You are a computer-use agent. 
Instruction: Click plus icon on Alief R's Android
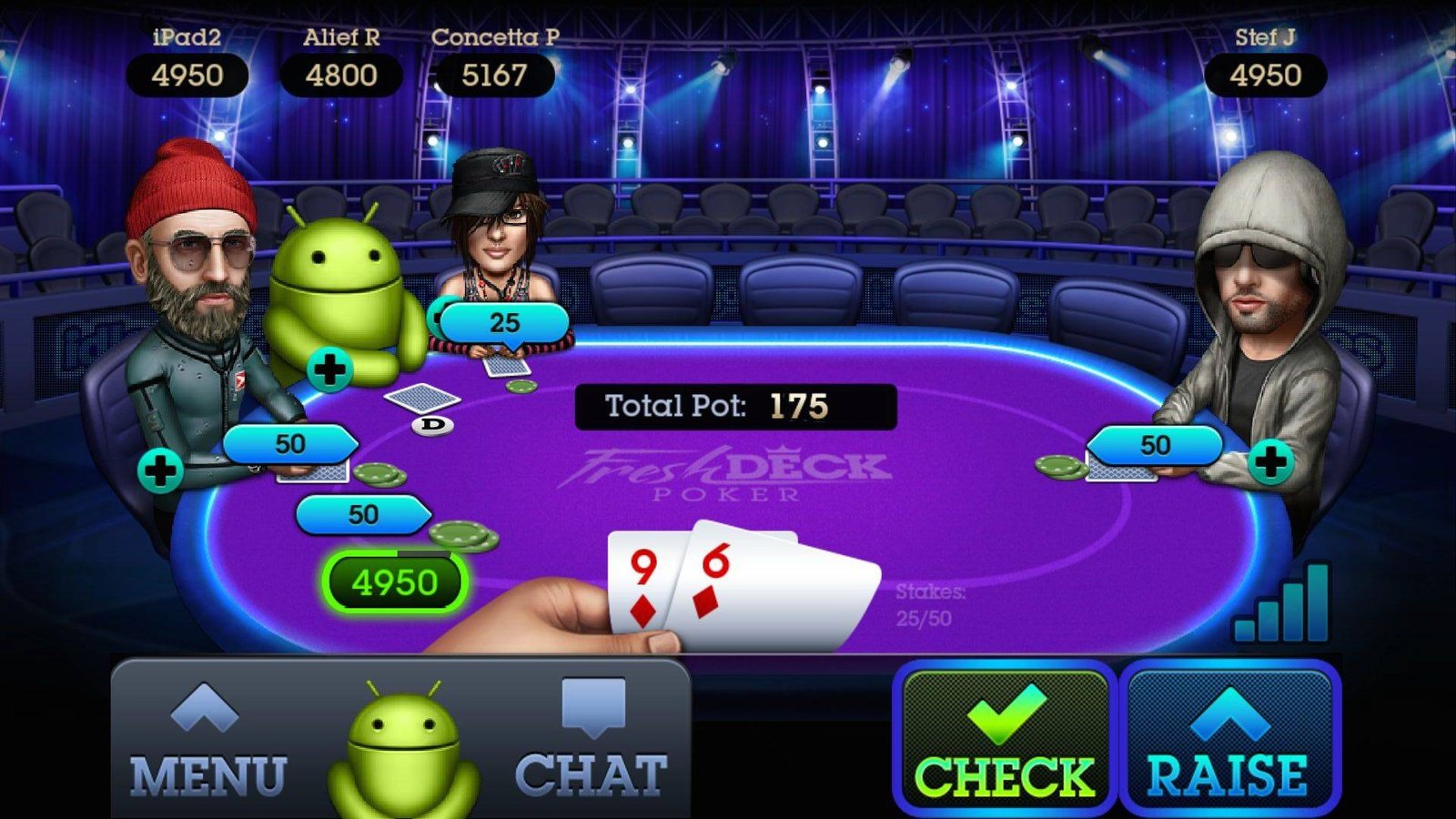[x=329, y=369]
